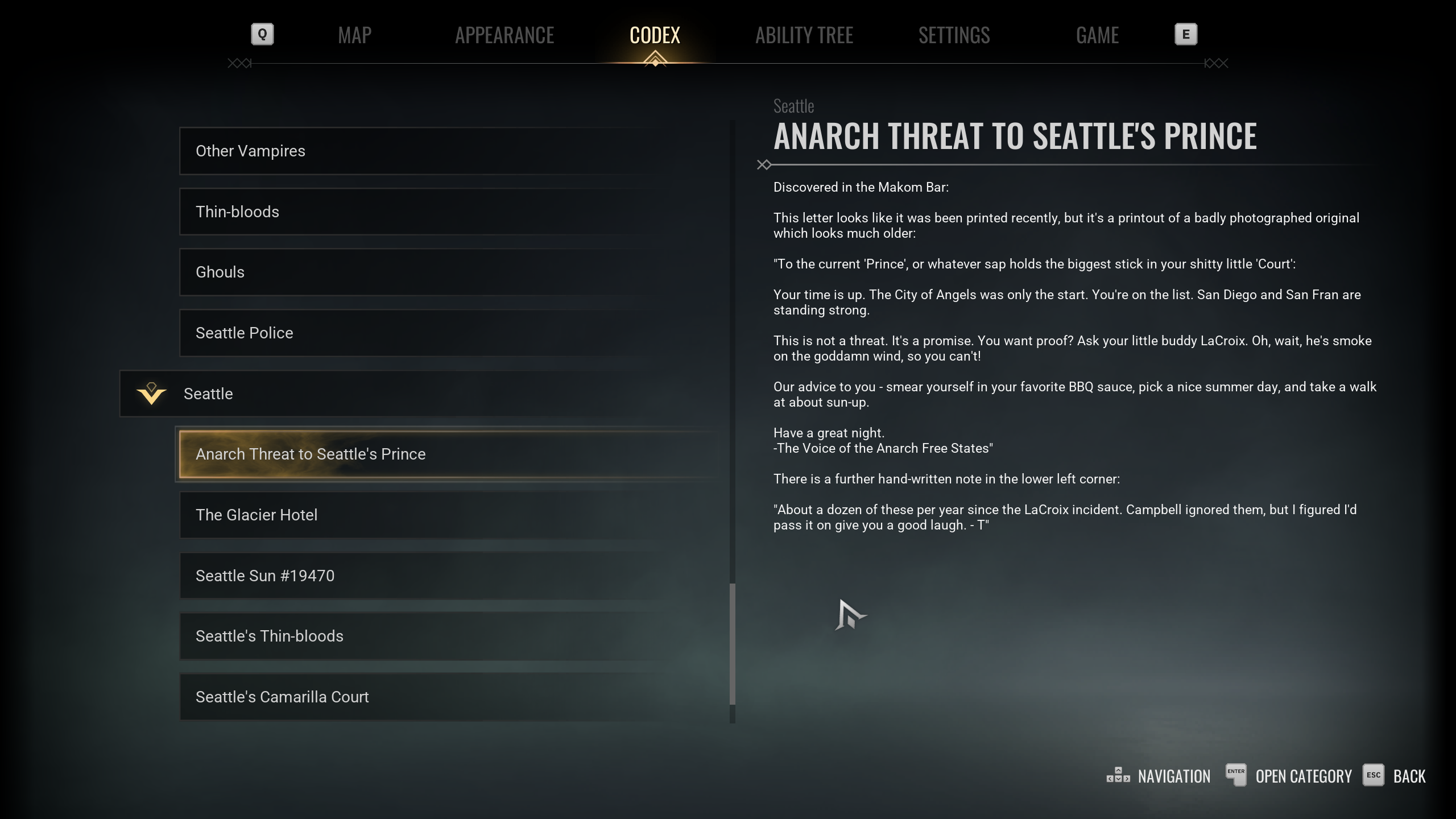The height and width of the screenshot is (819, 1456).
Task: Click the Back button label
Action: tap(1409, 776)
